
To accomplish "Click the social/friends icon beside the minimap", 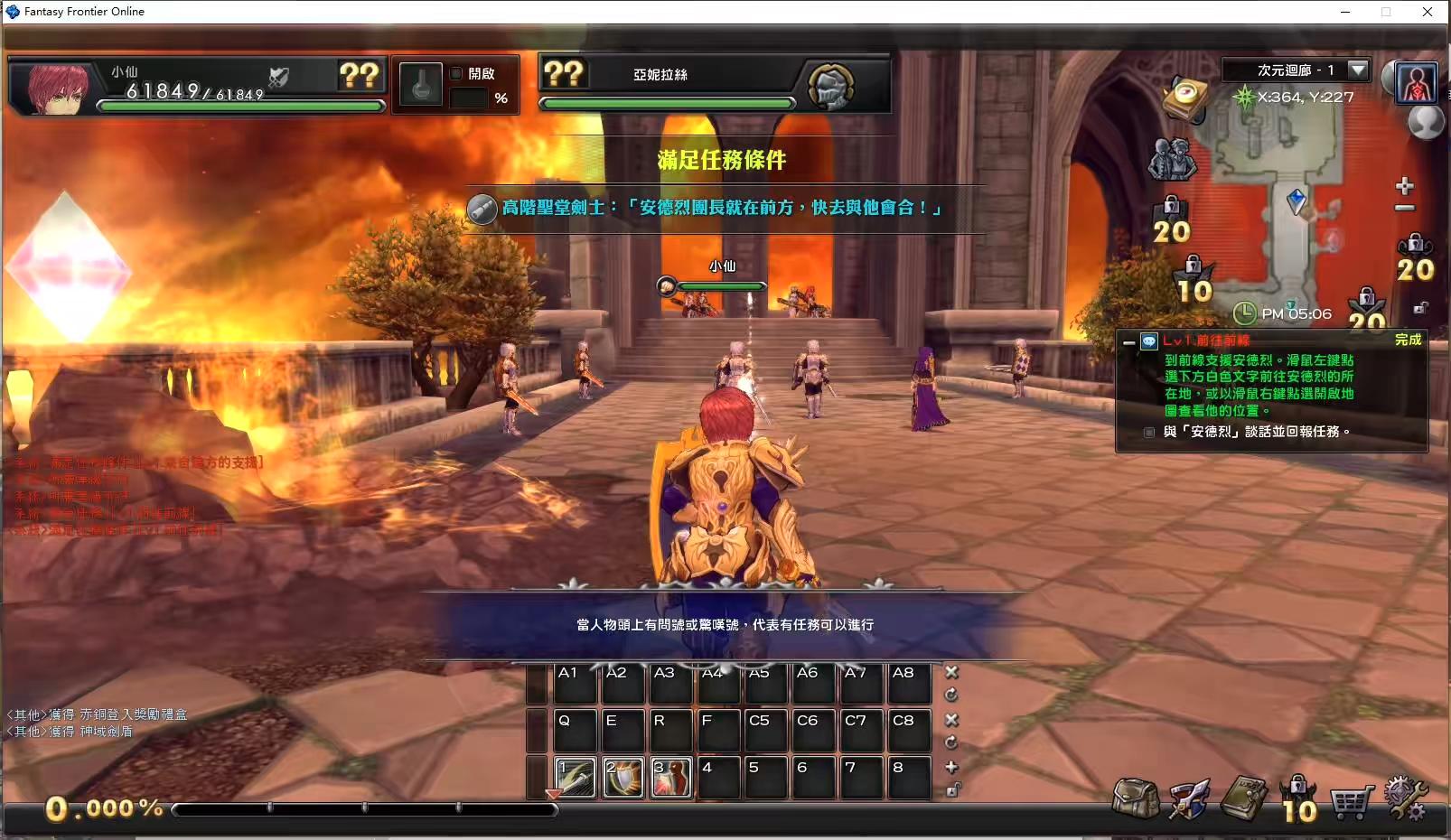I will coord(1172,161).
